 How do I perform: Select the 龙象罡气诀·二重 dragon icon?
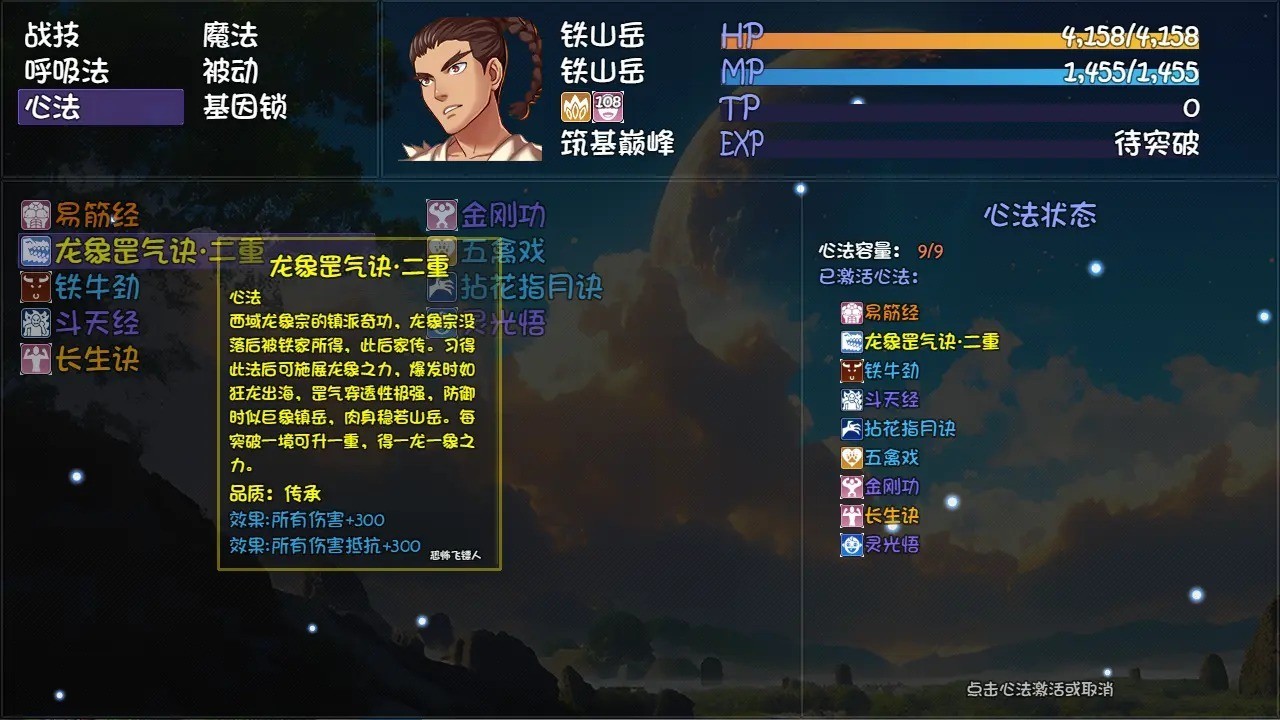[35, 251]
